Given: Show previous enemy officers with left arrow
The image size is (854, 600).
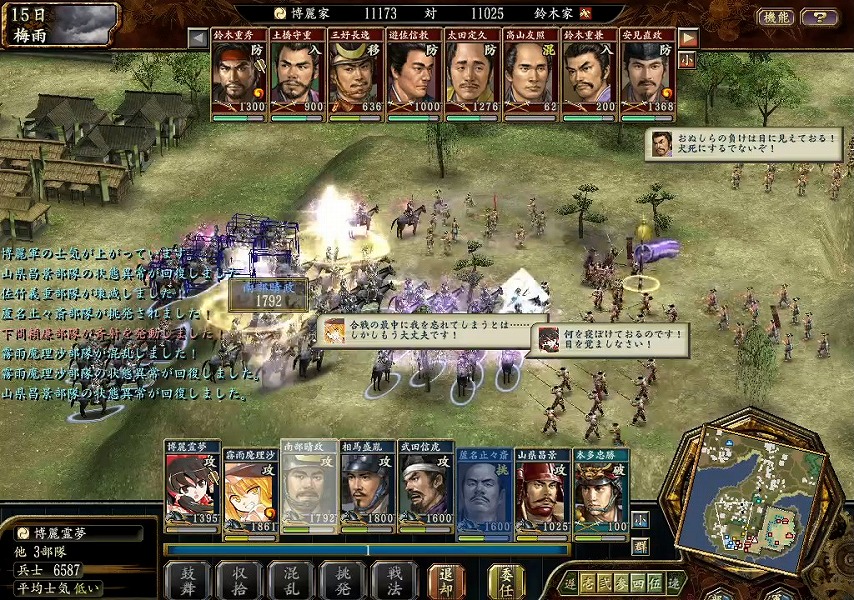Looking at the screenshot, I should pos(198,38).
